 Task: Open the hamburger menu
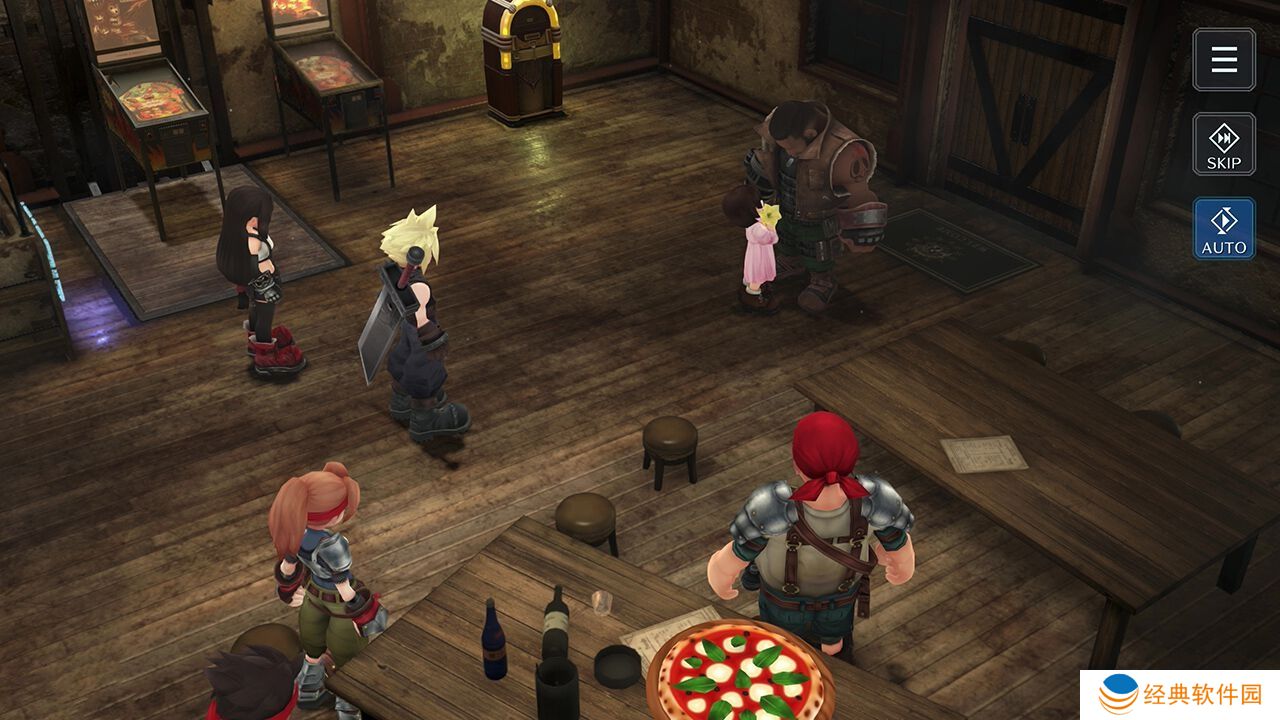click(1224, 60)
